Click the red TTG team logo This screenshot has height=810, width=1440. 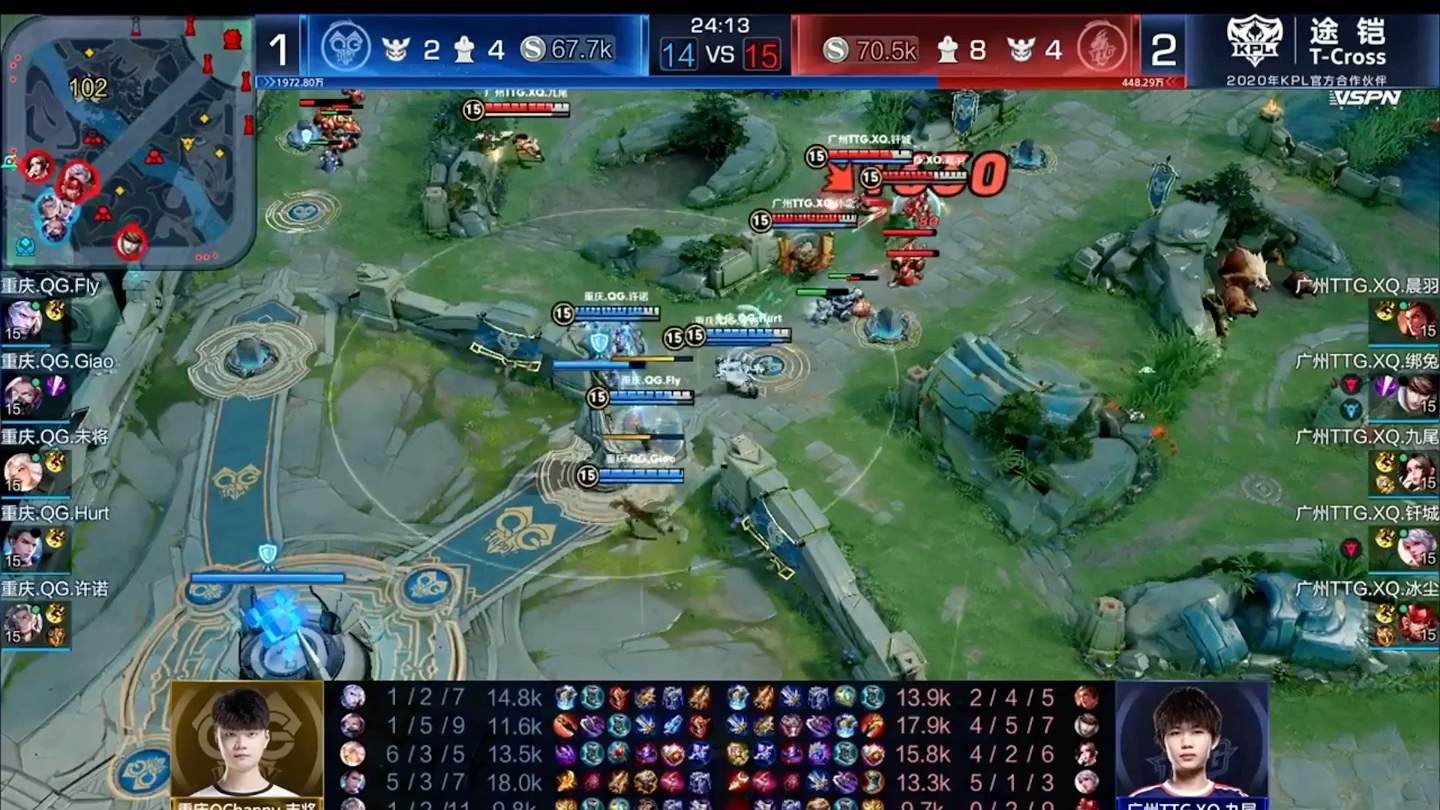[x=1102, y=46]
